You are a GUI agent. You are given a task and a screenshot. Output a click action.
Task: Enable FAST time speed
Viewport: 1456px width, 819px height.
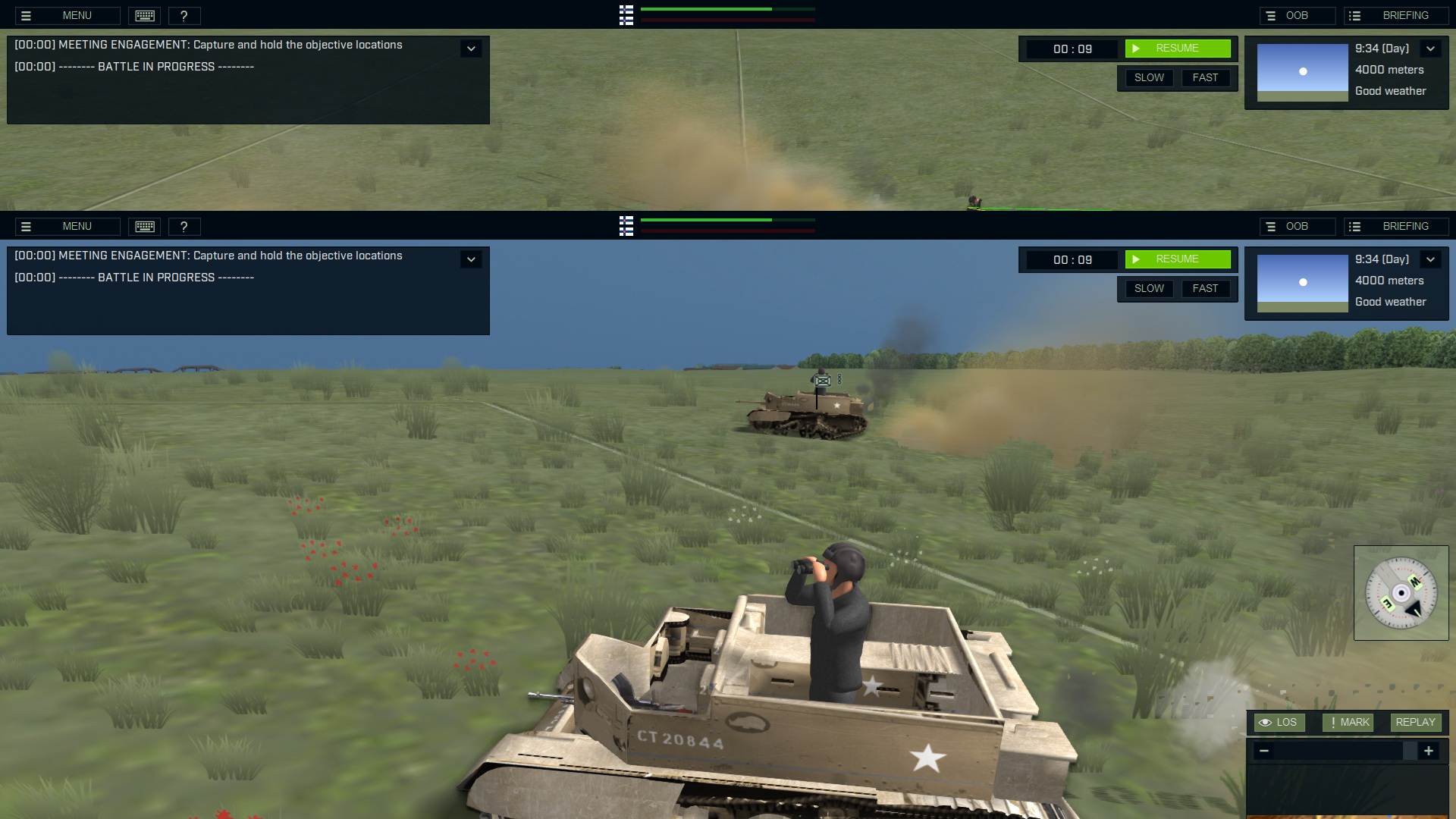tap(1206, 77)
